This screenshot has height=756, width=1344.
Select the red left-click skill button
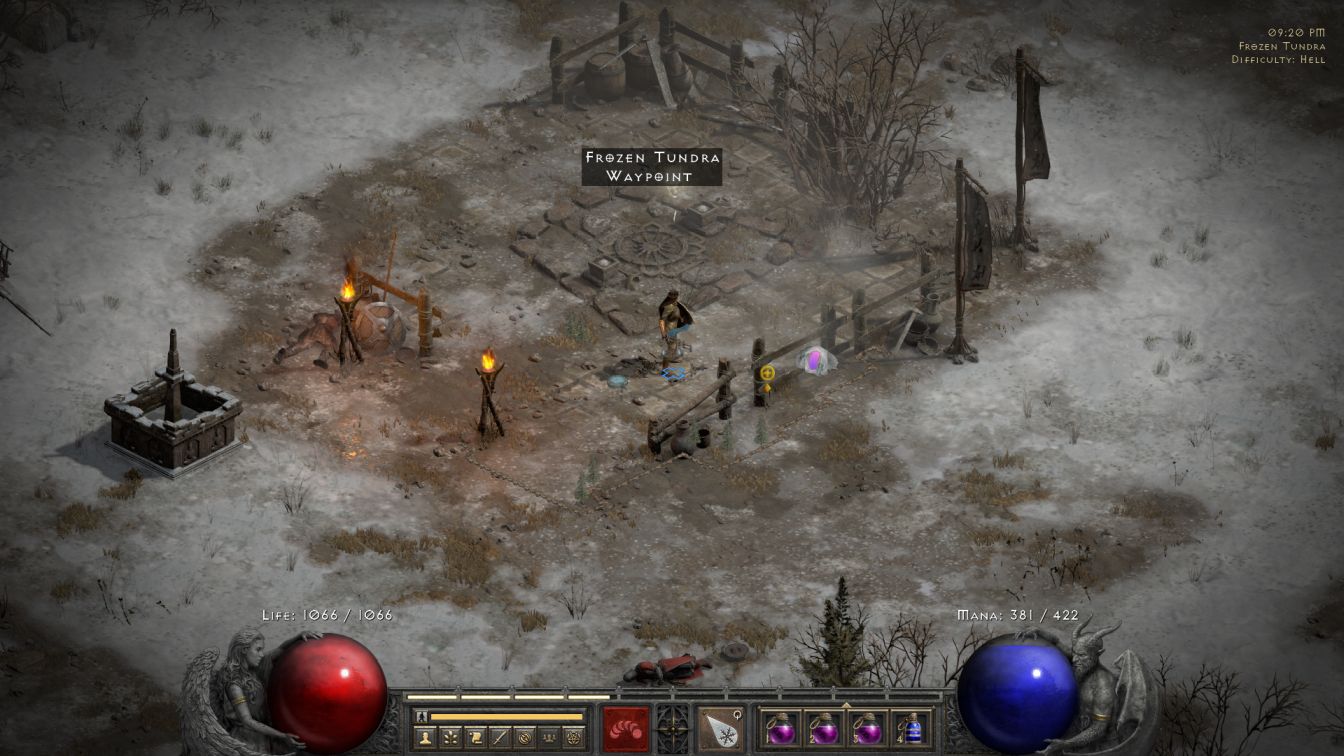(626, 728)
